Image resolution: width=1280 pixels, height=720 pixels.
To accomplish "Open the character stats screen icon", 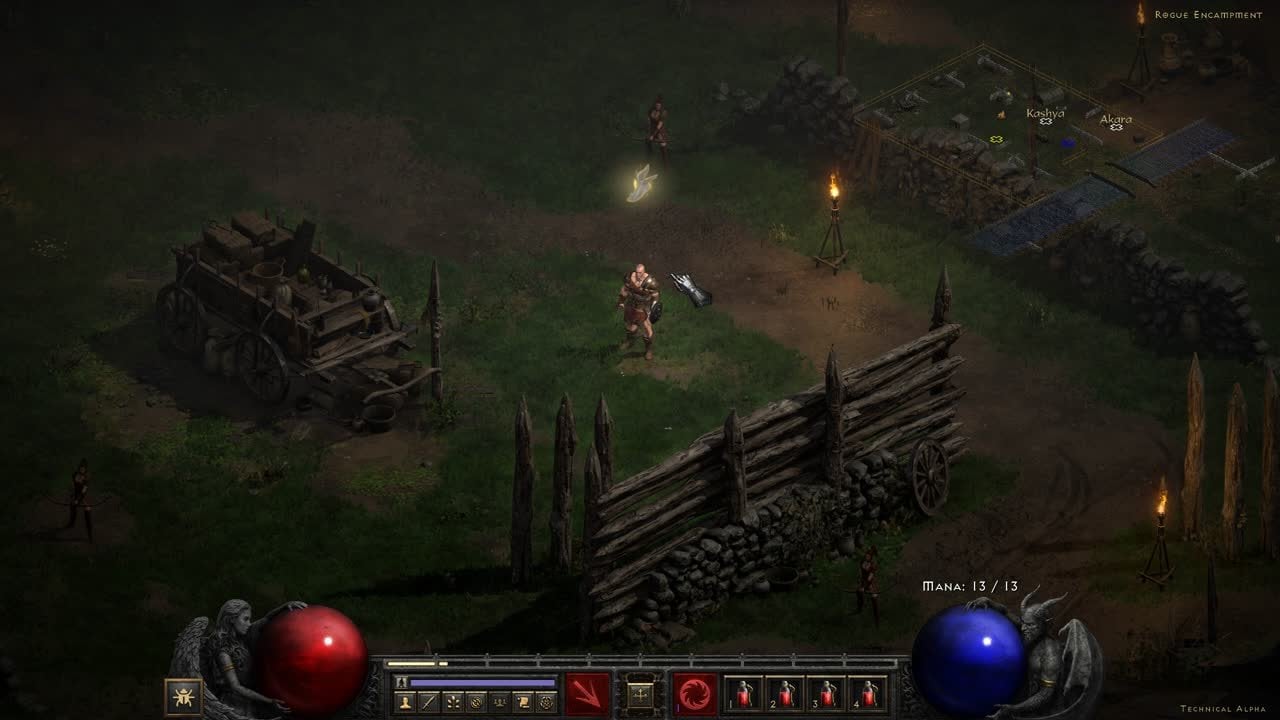I will 406,703.
